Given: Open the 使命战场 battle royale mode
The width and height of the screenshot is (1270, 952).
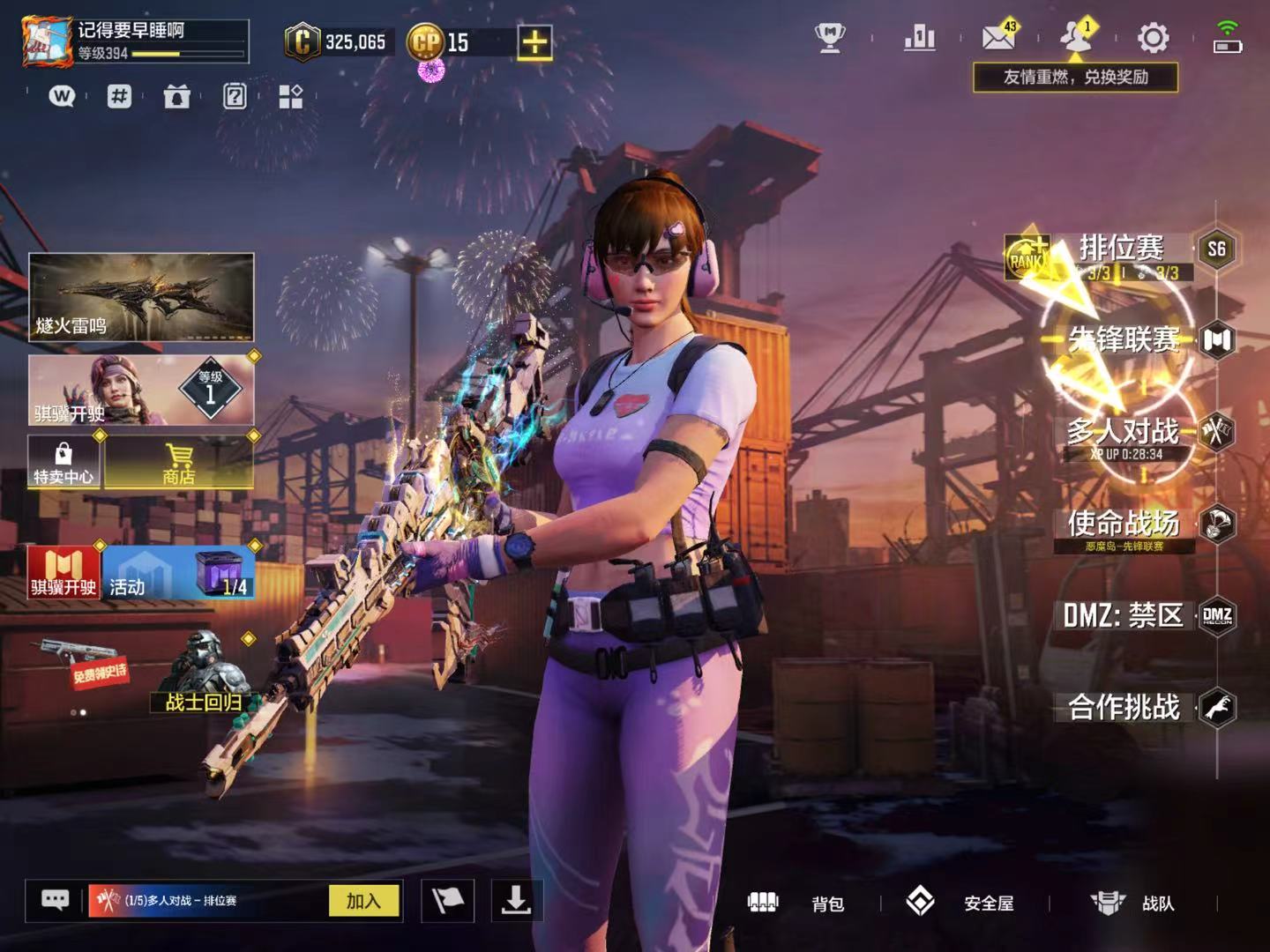Looking at the screenshot, I should (1124, 524).
